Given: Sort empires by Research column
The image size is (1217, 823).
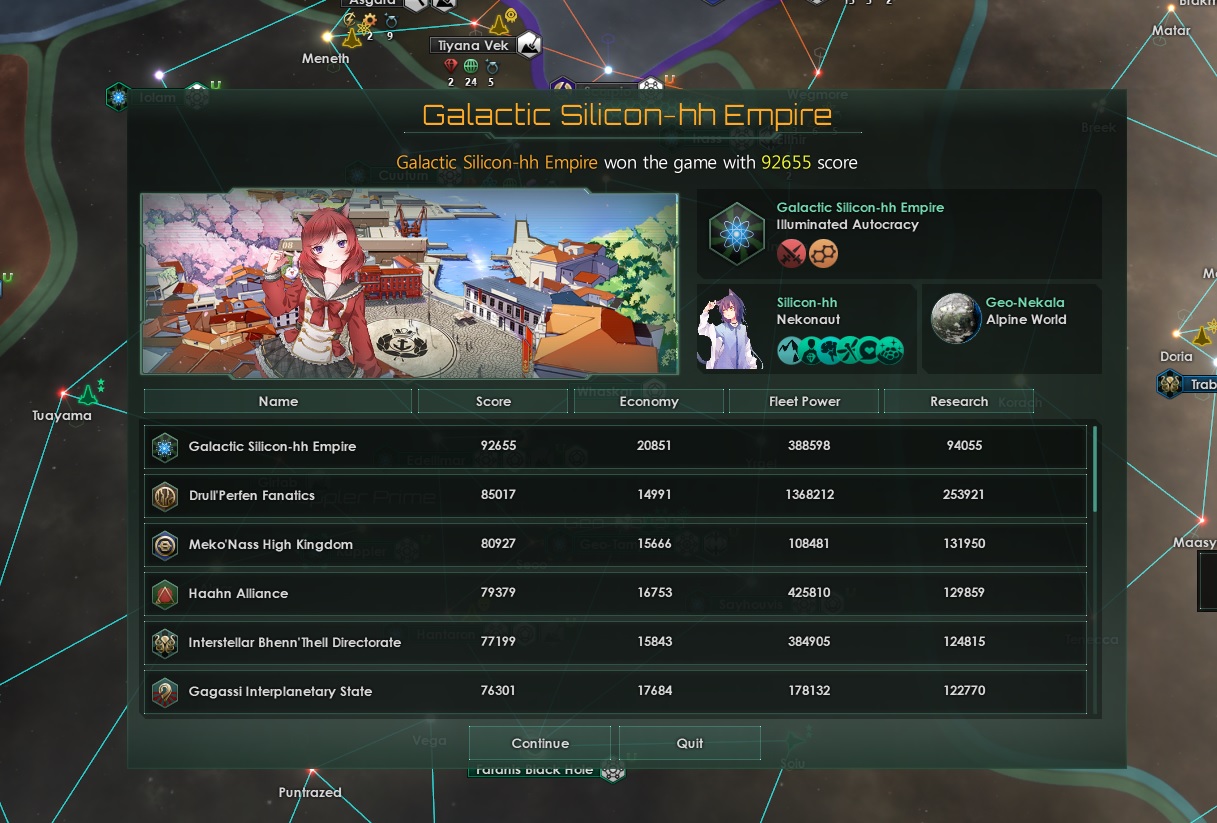Looking at the screenshot, I should point(959,401).
